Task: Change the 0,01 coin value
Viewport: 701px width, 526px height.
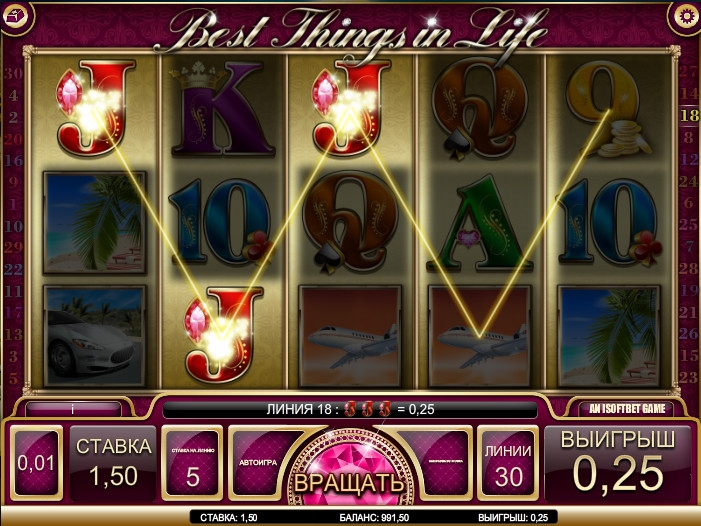Action: (x=36, y=464)
